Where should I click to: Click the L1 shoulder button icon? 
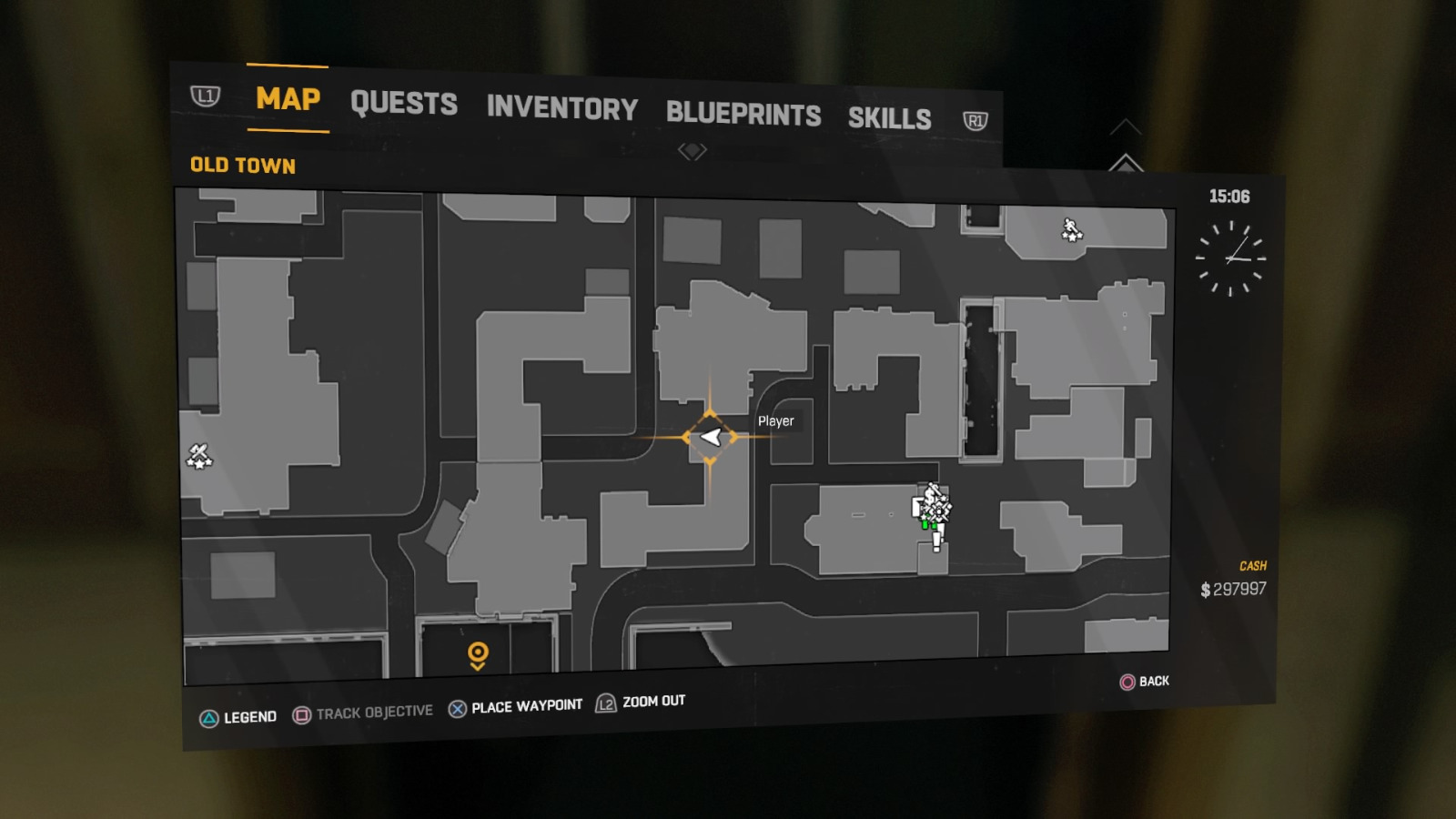(207, 95)
